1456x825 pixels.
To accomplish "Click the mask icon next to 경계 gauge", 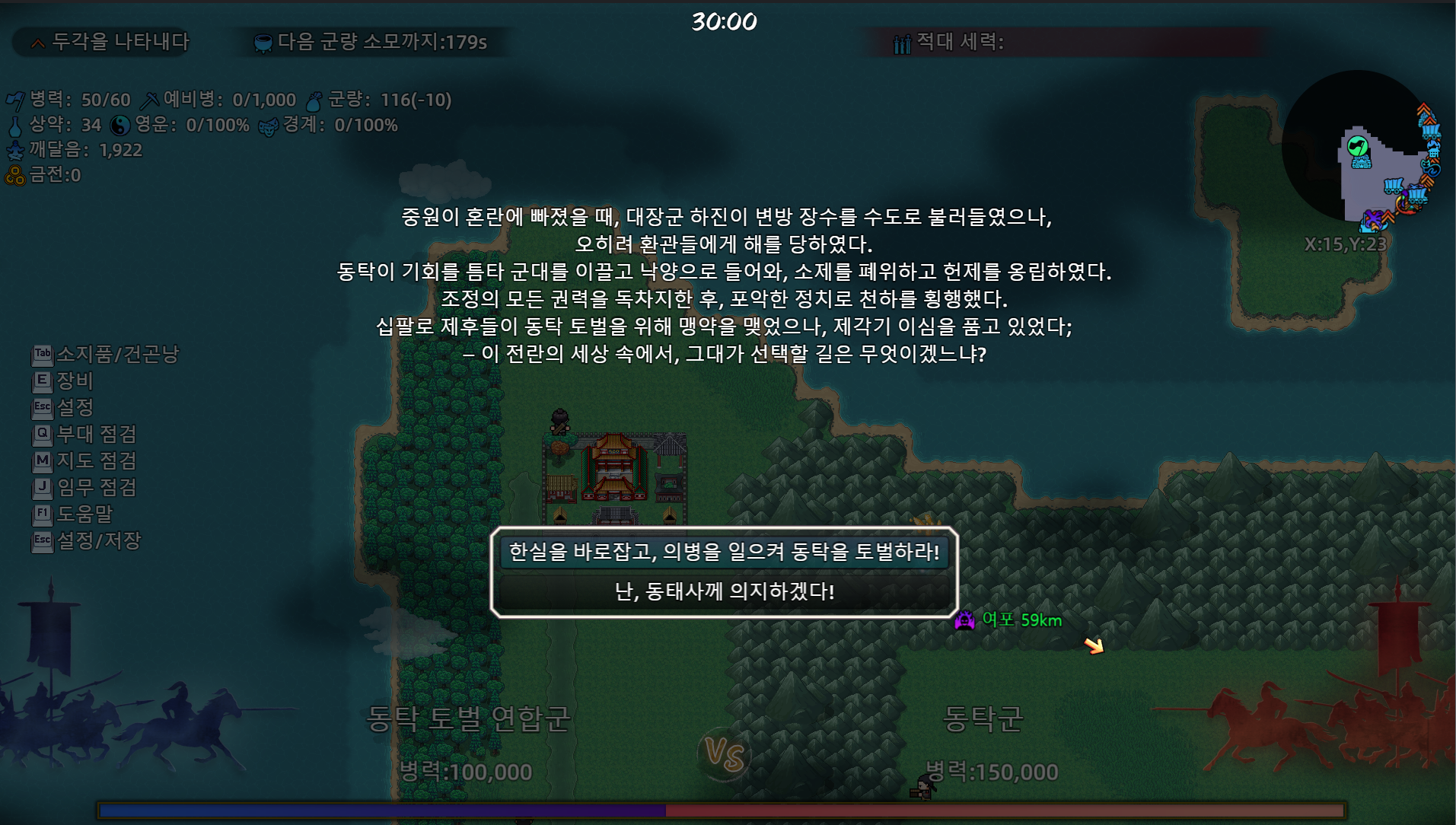I will [268, 125].
